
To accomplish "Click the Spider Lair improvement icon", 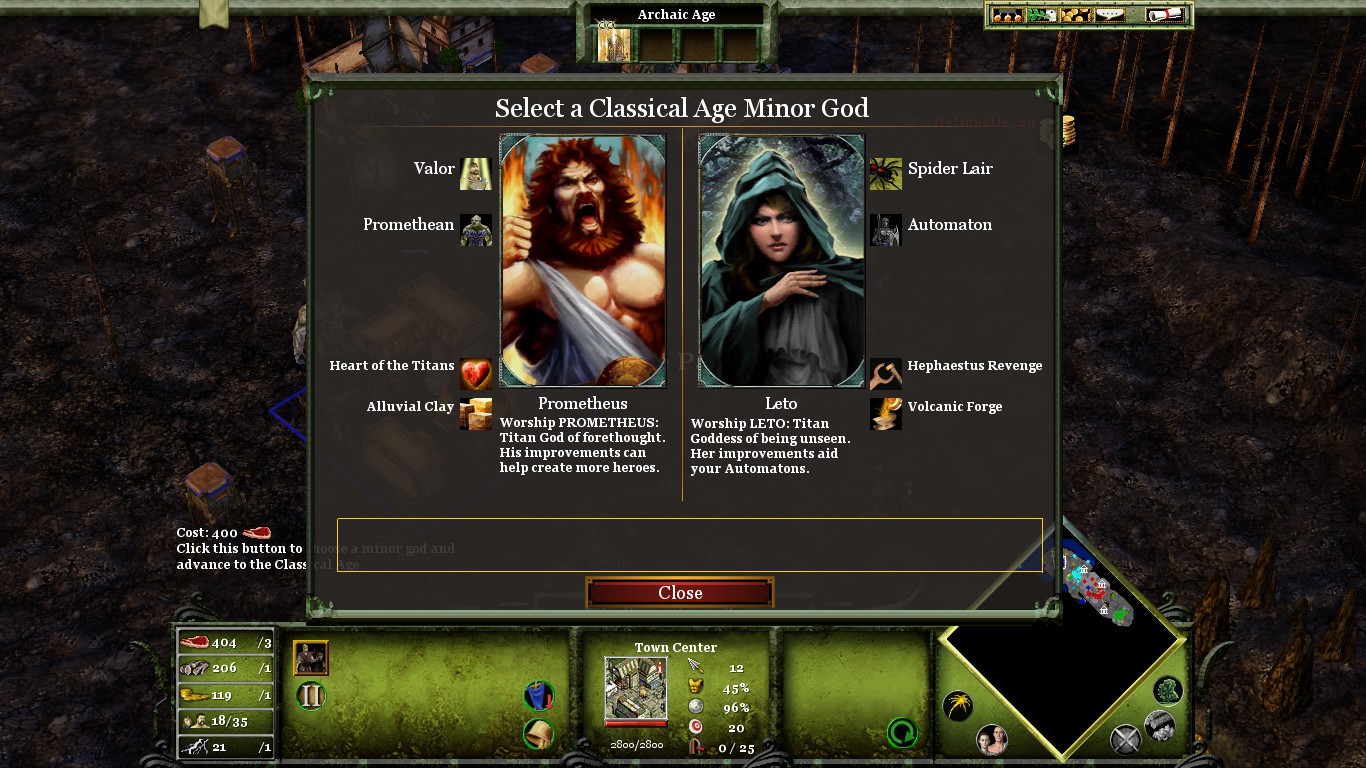I will point(885,173).
